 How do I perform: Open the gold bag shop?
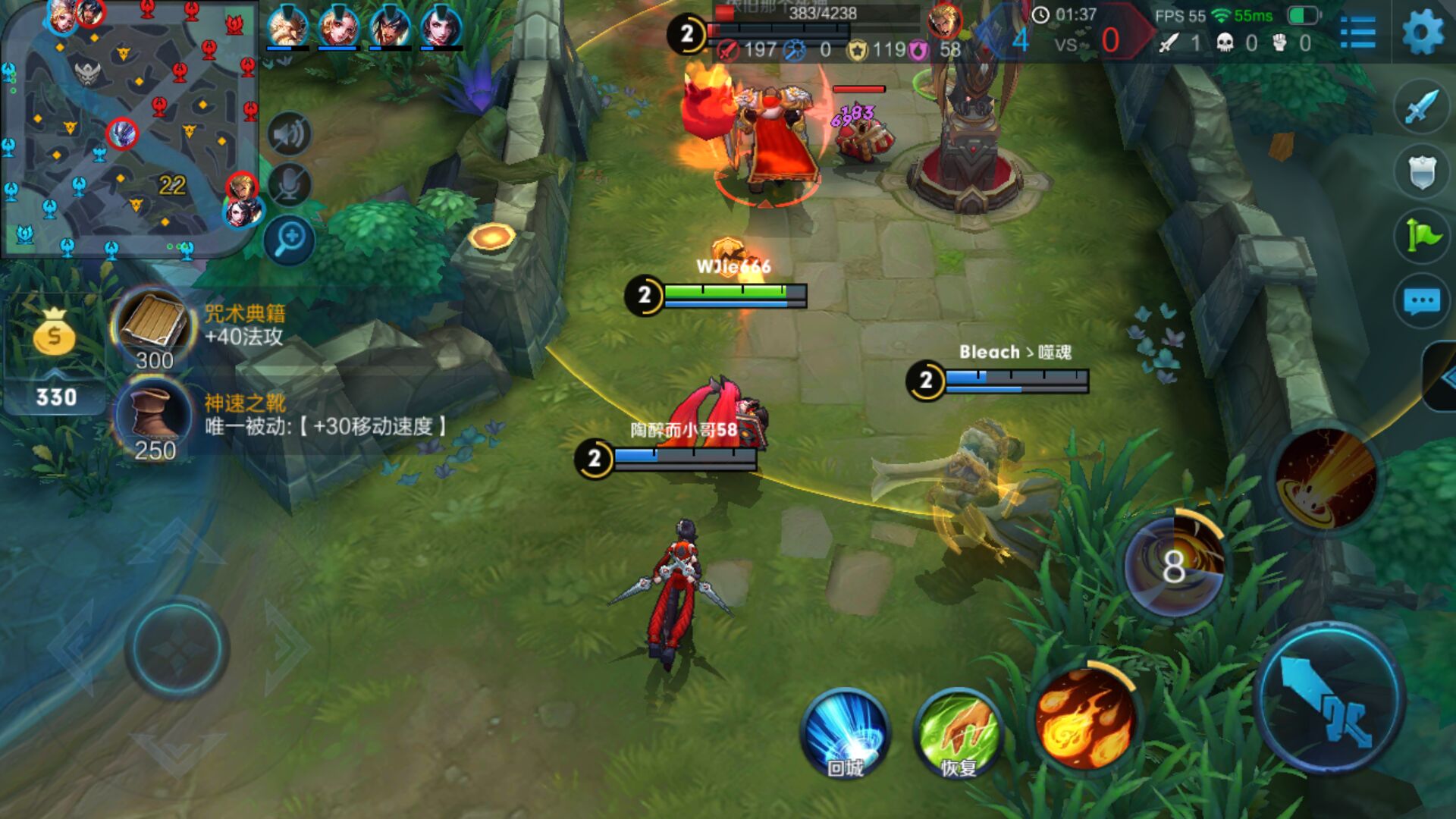[54, 334]
